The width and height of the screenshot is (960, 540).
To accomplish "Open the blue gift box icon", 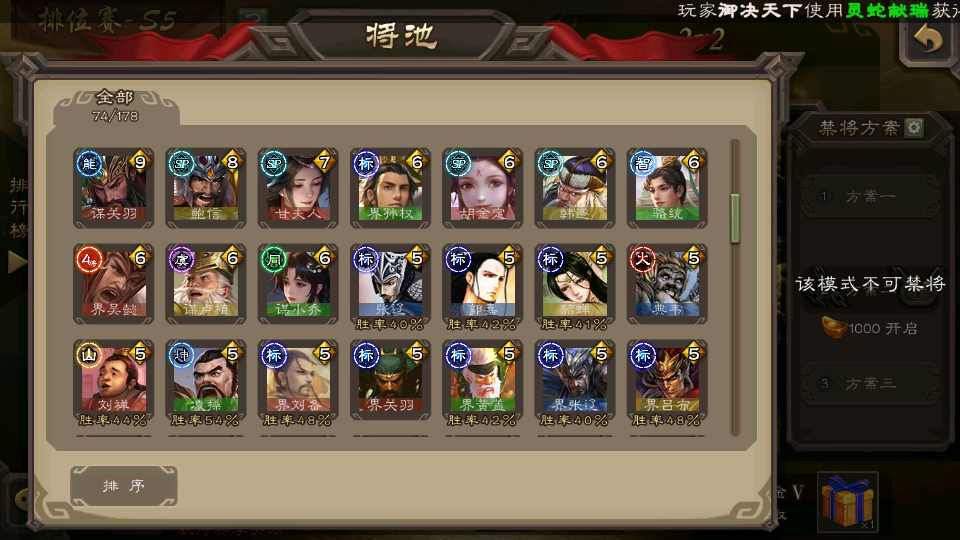I will click(x=847, y=501).
